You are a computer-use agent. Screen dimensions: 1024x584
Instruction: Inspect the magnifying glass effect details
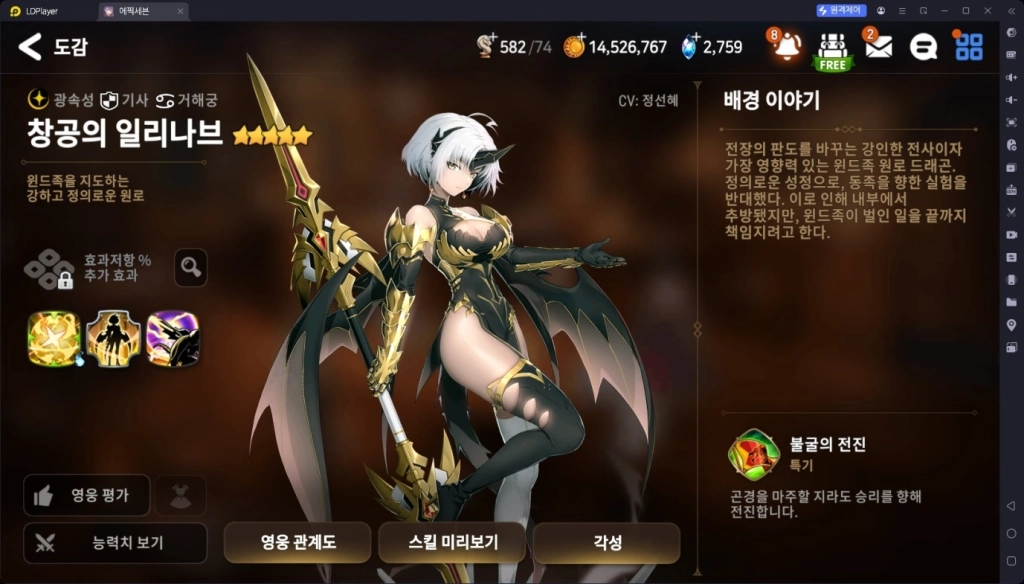coord(191,267)
